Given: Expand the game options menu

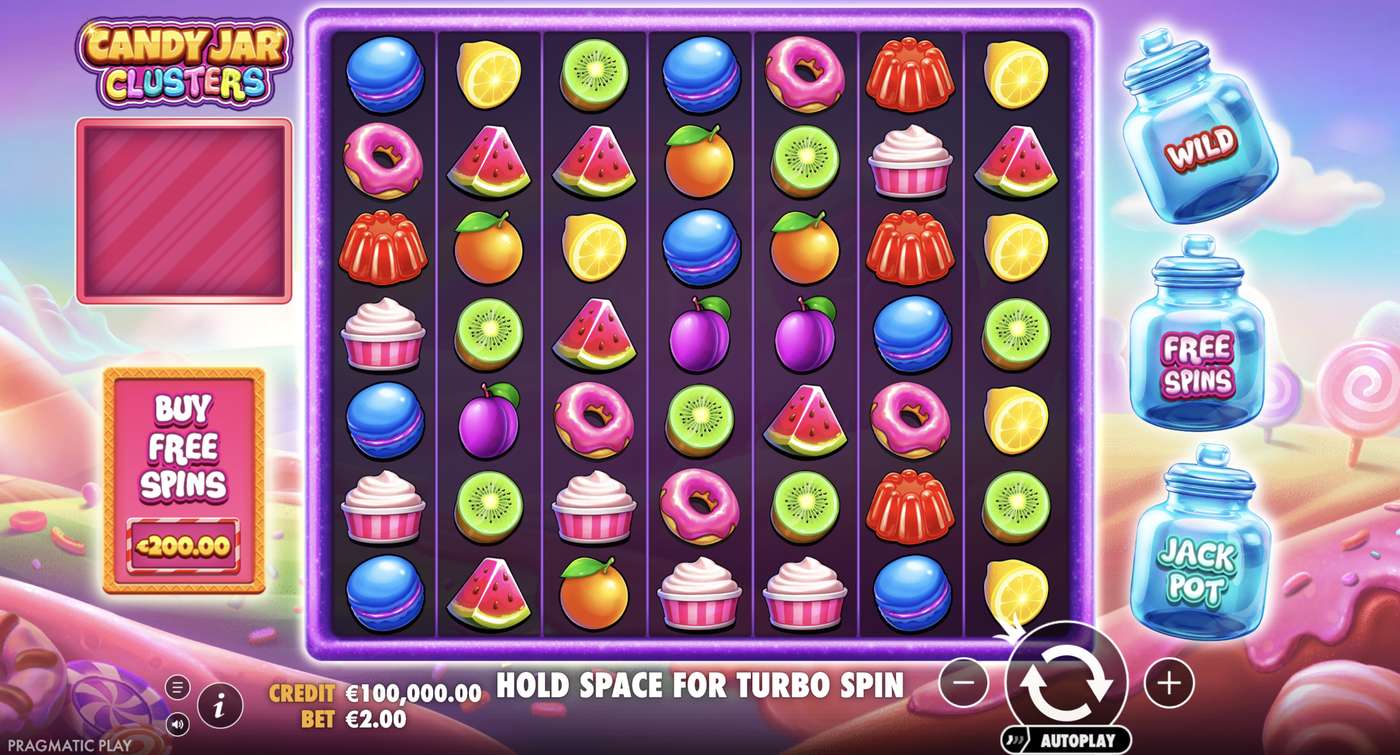Looking at the screenshot, I should click(178, 687).
